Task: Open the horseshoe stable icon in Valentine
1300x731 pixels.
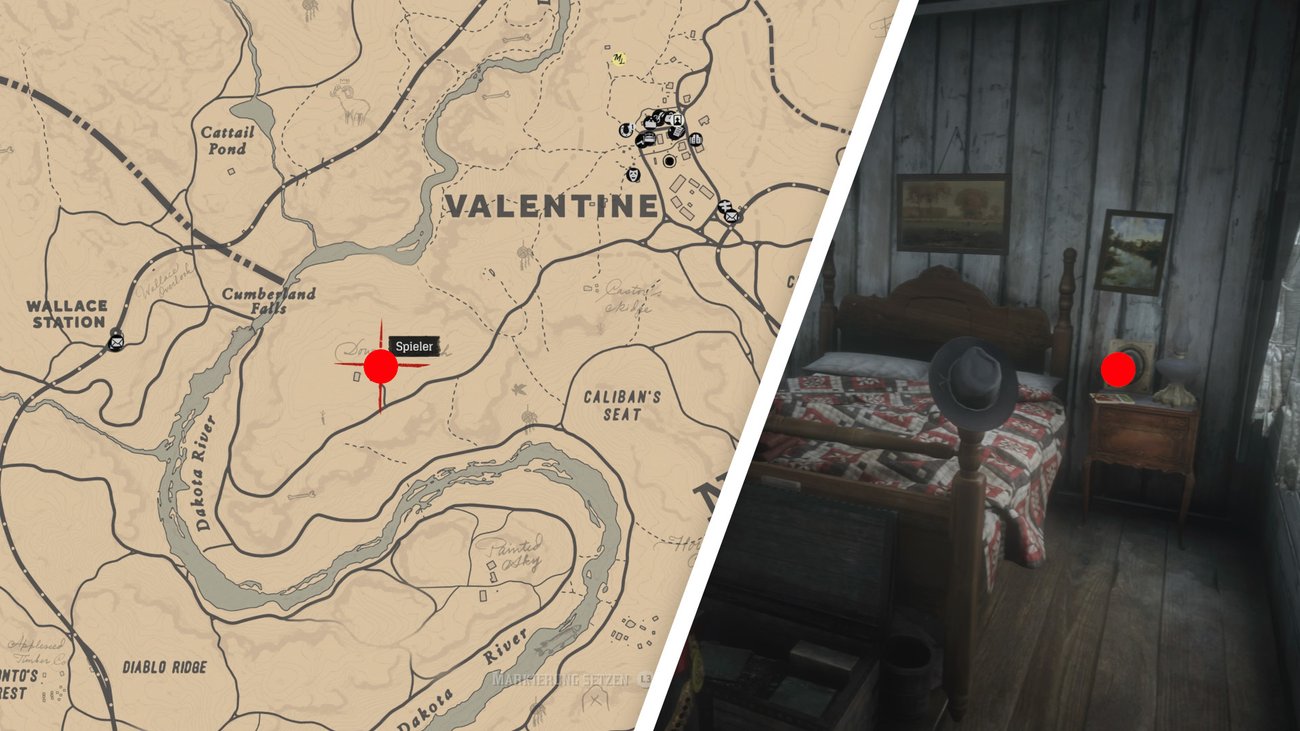Action: click(626, 130)
